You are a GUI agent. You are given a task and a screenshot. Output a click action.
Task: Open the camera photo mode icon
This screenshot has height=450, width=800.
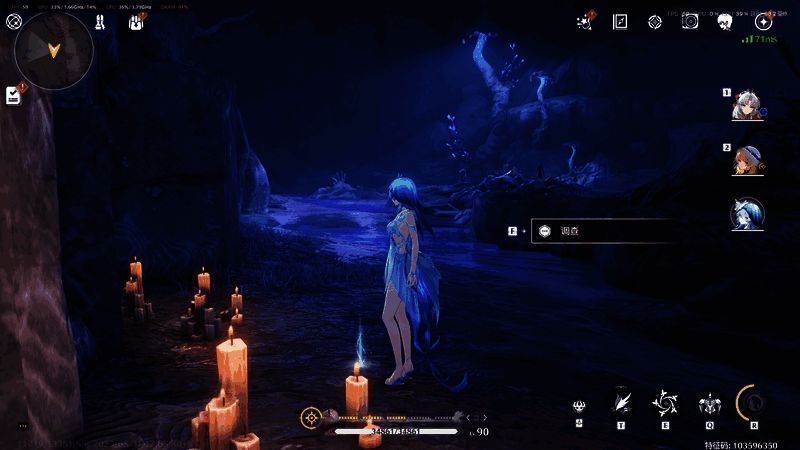pos(690,21)
